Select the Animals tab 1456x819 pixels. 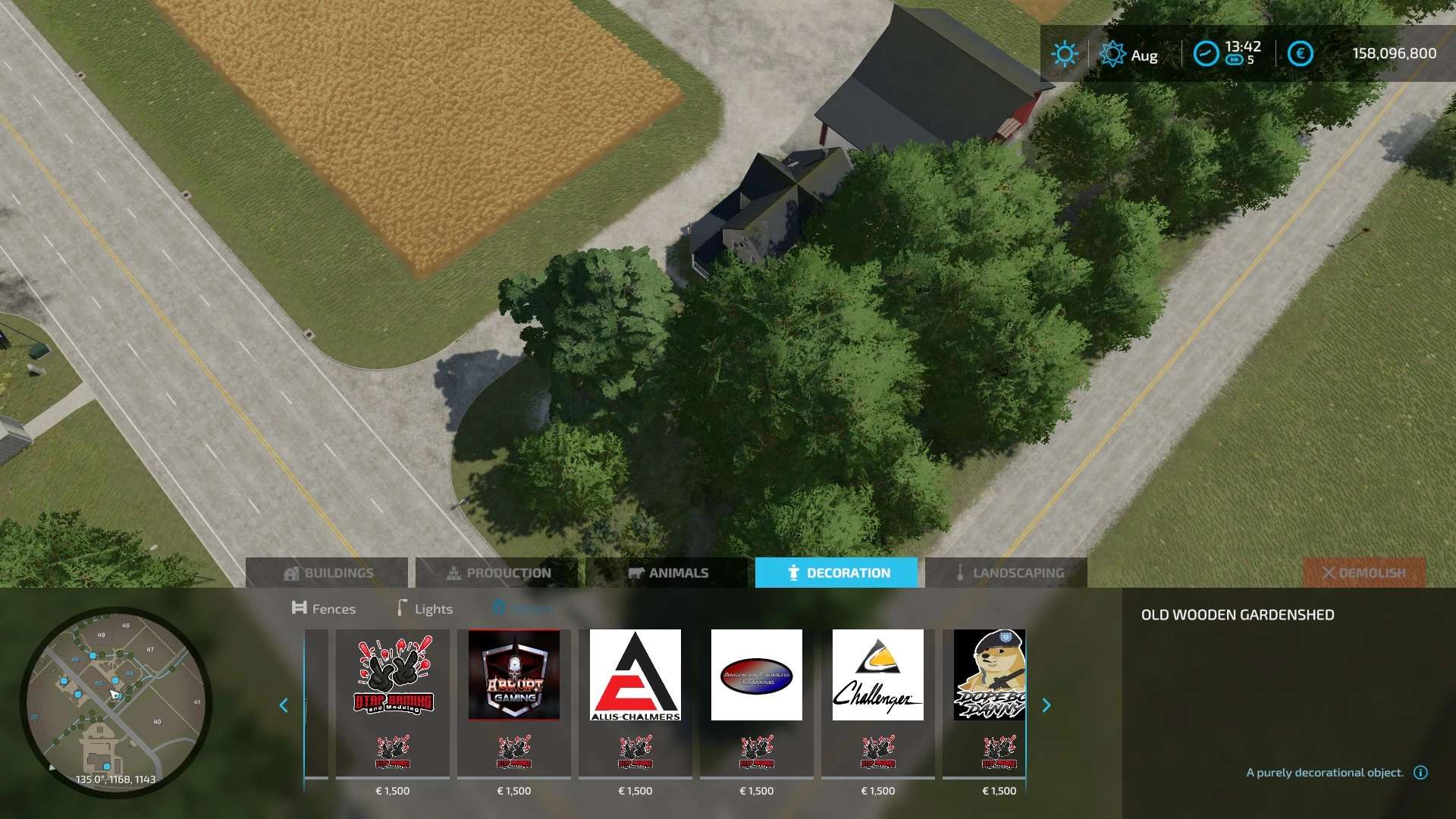click(x=667, y=573)
